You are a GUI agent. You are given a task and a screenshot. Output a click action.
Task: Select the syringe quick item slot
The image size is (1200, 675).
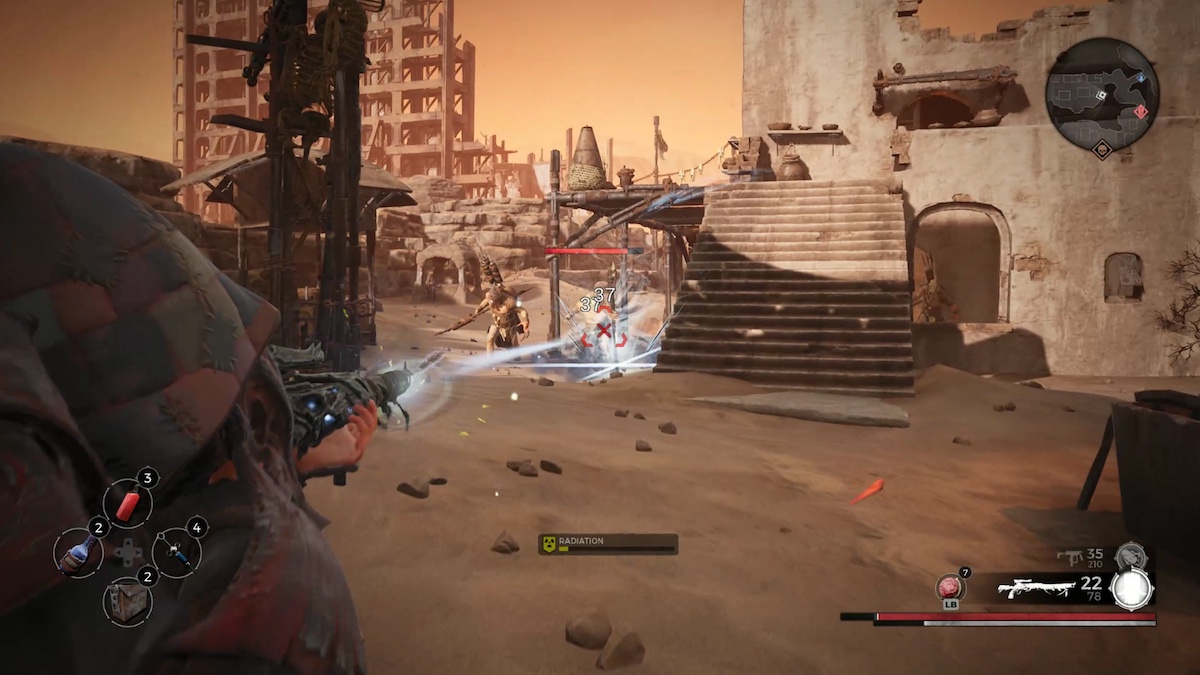point(177,553)
